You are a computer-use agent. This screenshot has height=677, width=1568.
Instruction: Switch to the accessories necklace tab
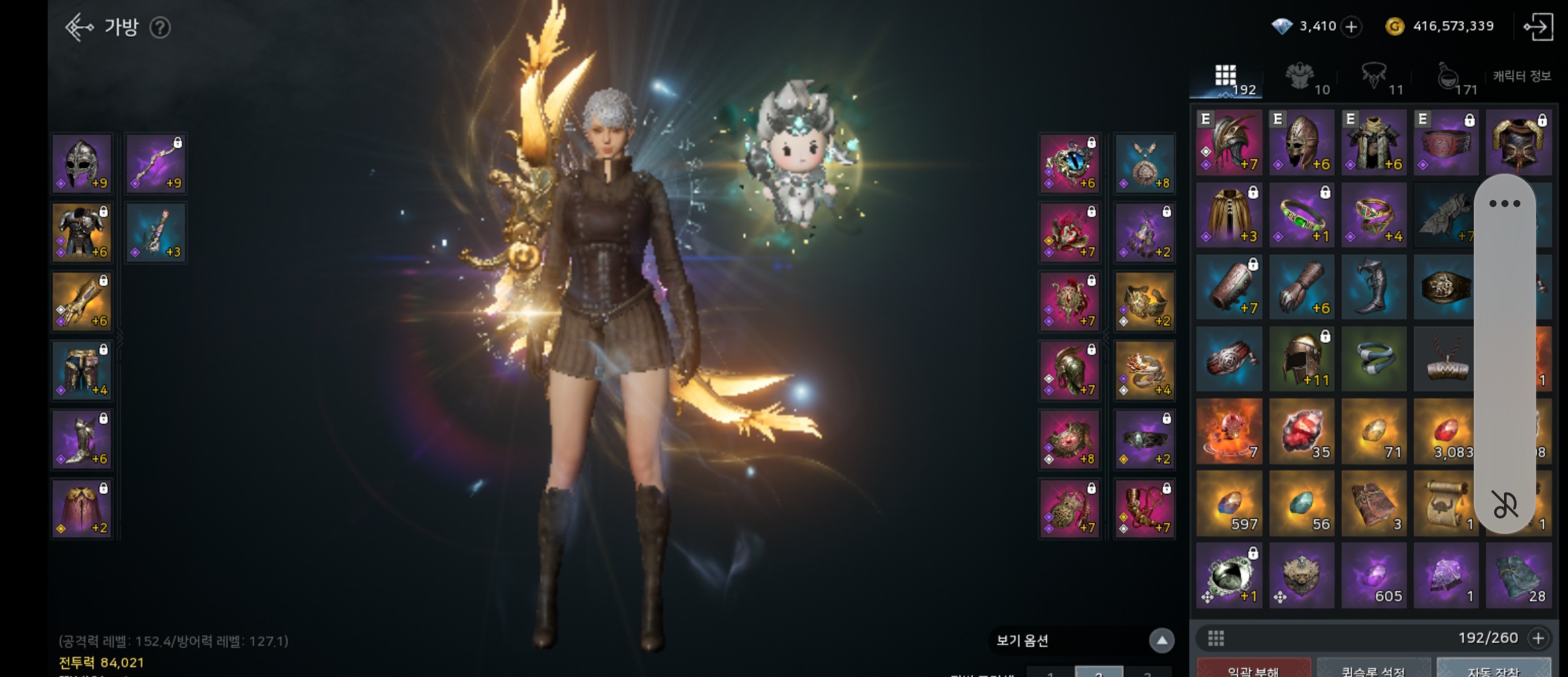pos(1375,78)
